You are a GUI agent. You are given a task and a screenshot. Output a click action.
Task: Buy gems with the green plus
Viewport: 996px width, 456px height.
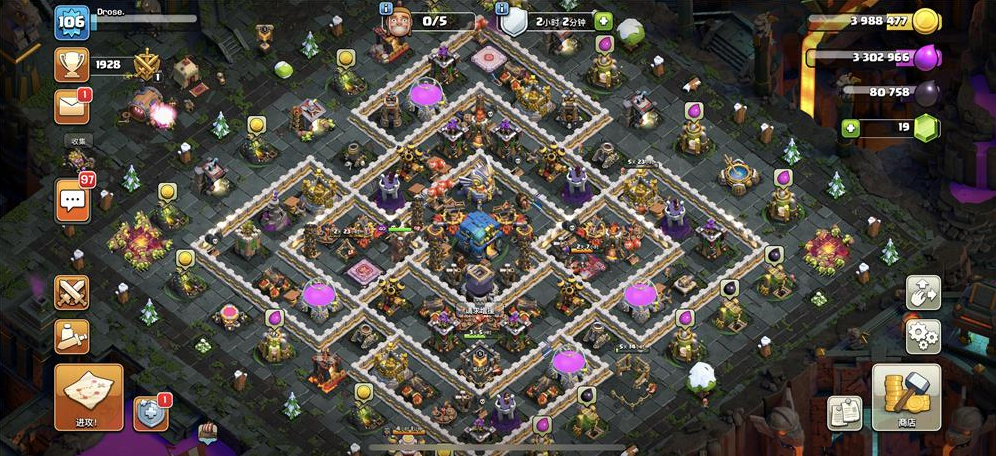(851, 127)
